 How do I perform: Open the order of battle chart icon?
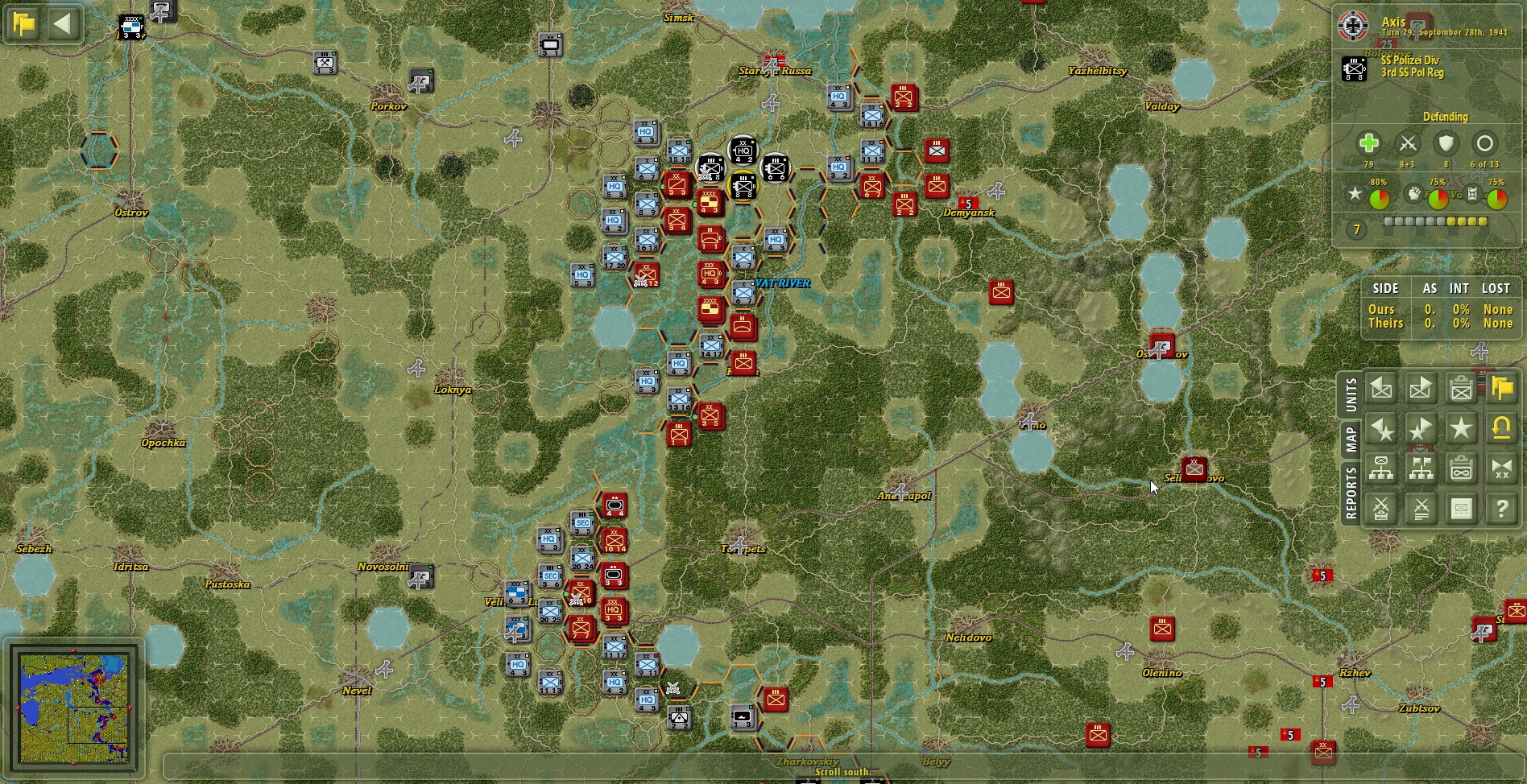[1381, 468]
